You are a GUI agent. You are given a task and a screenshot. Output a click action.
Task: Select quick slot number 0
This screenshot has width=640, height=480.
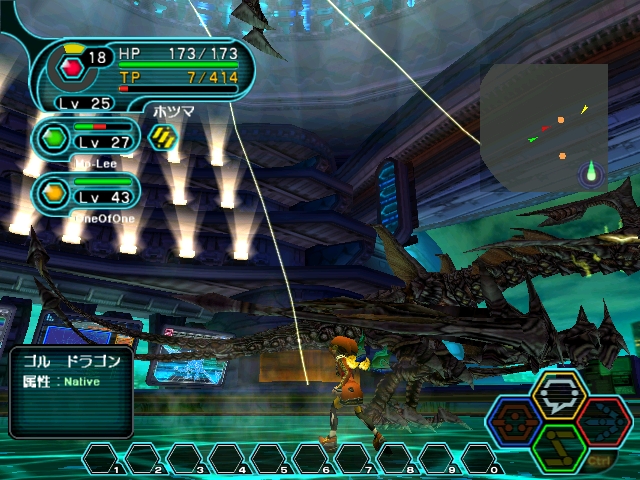(482, 458)
